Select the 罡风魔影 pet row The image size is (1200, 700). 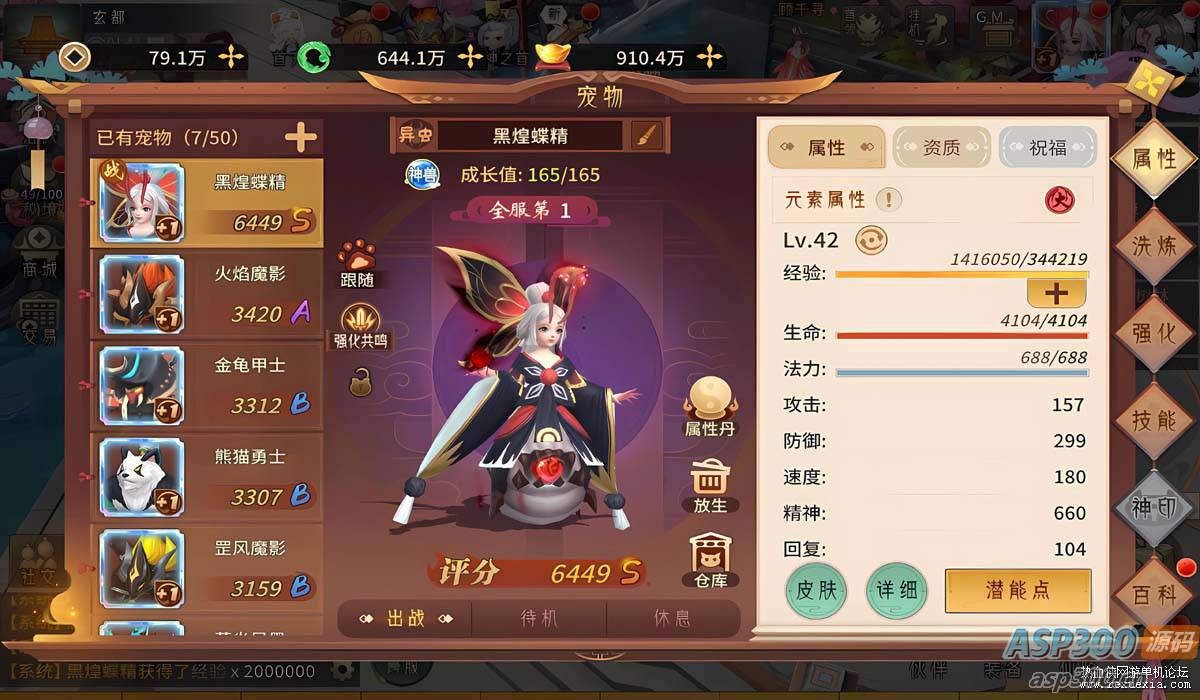(x=207, y=568)
